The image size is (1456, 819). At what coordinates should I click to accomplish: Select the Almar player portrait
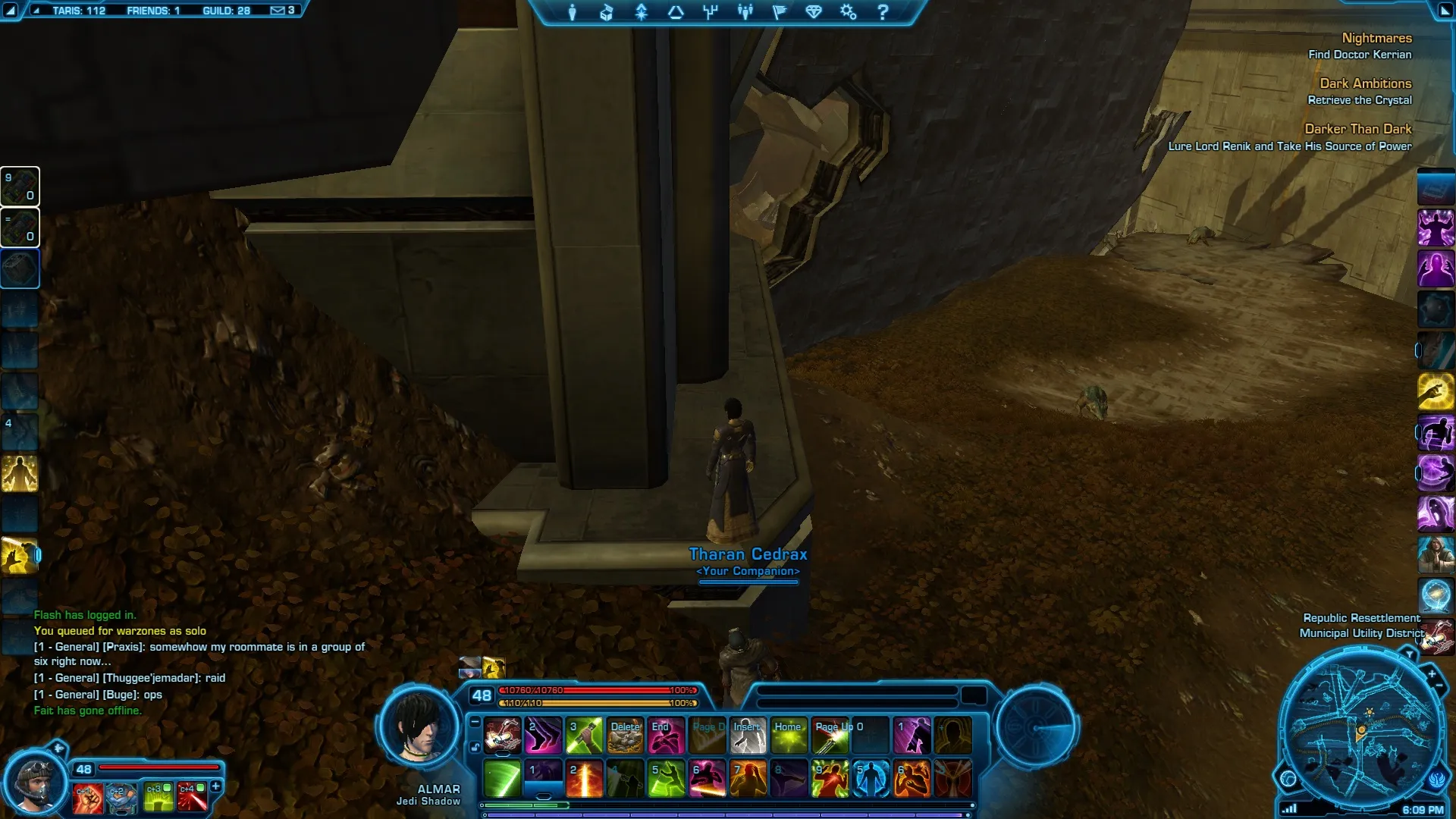tap(418, 727)
